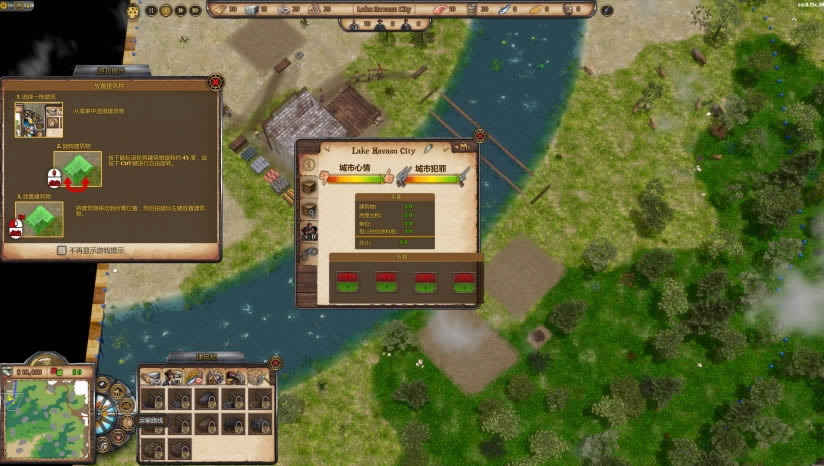
Task: Tick the don't show game tips checkbox
Action: click(62, 250)
